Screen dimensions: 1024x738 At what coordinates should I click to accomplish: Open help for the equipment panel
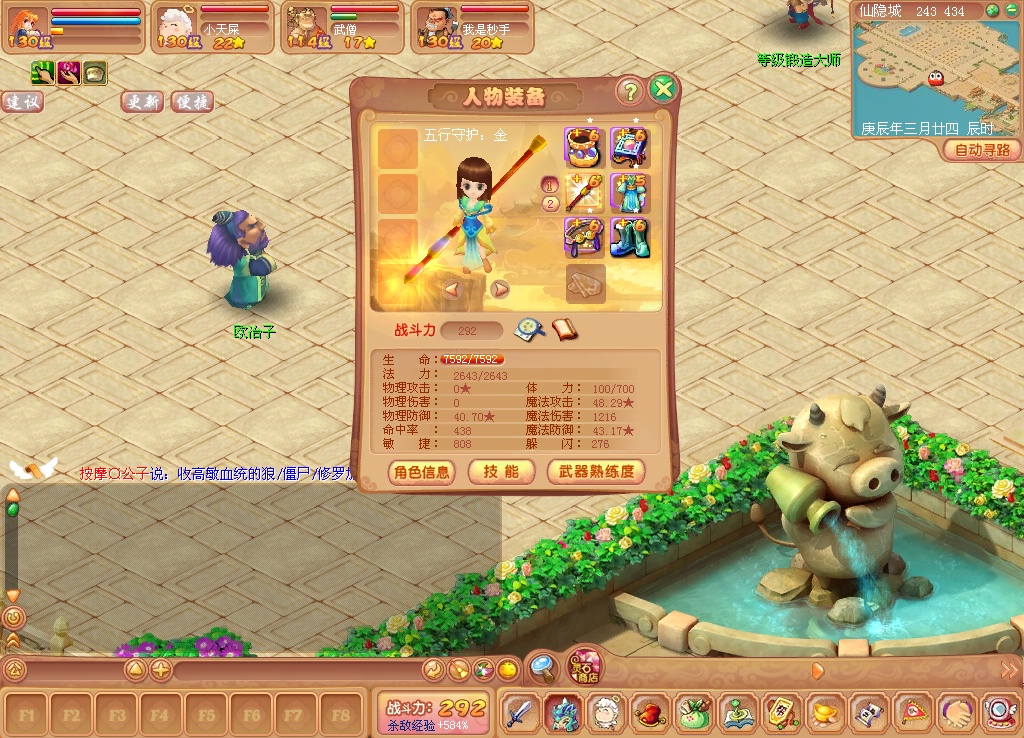pyautogui.click(x=629, y=91)
